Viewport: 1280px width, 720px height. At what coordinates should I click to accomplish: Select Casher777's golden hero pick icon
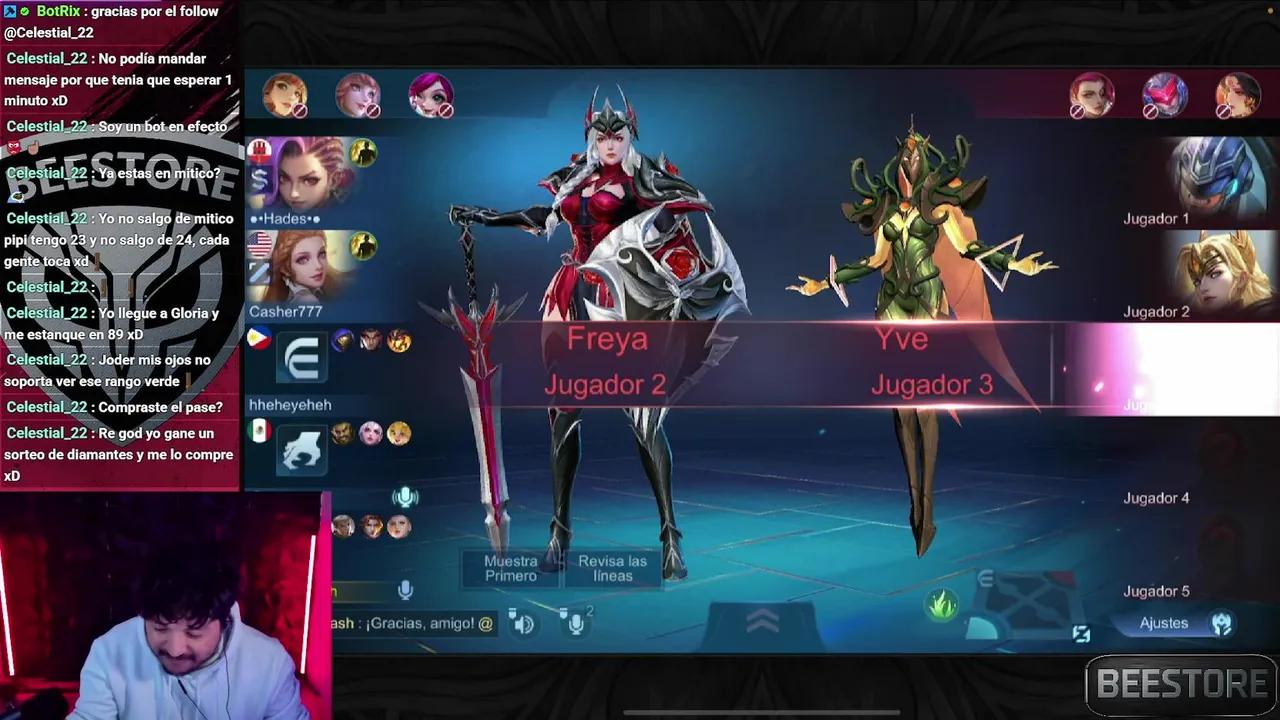click(x=361, y=246)
